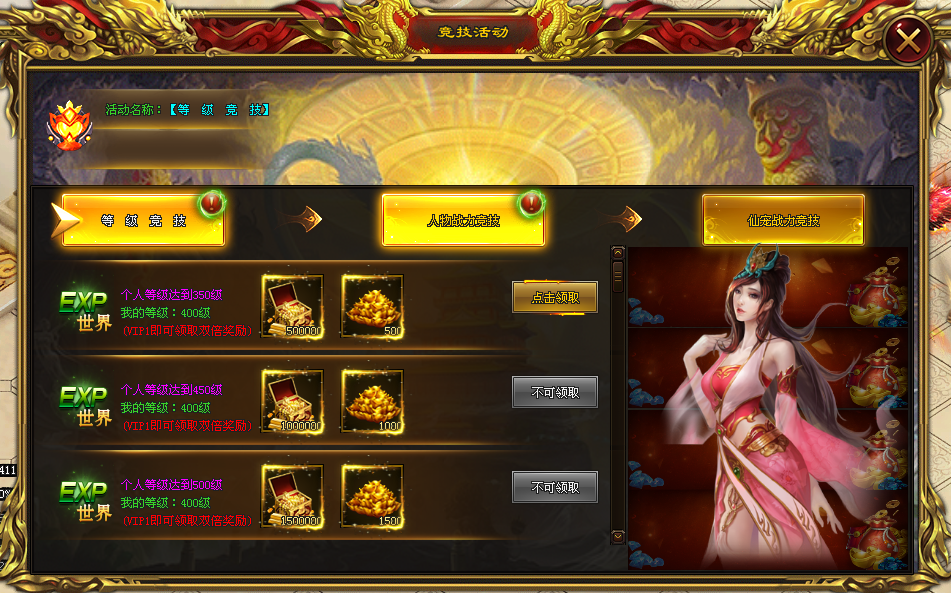Select the gold pile reward marked 150

(372, 496)
